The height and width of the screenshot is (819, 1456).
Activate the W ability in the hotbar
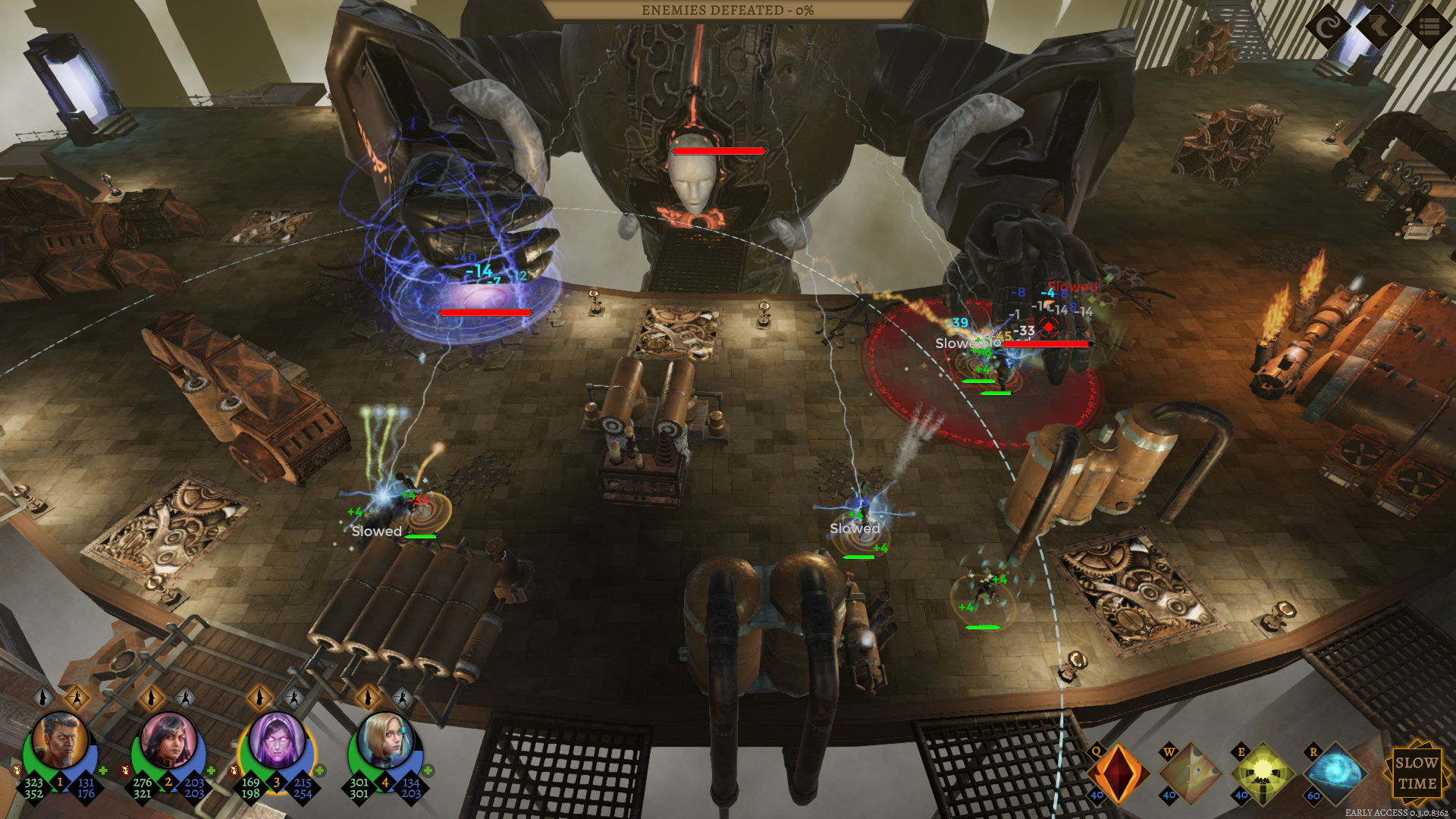pos(1190,773)
